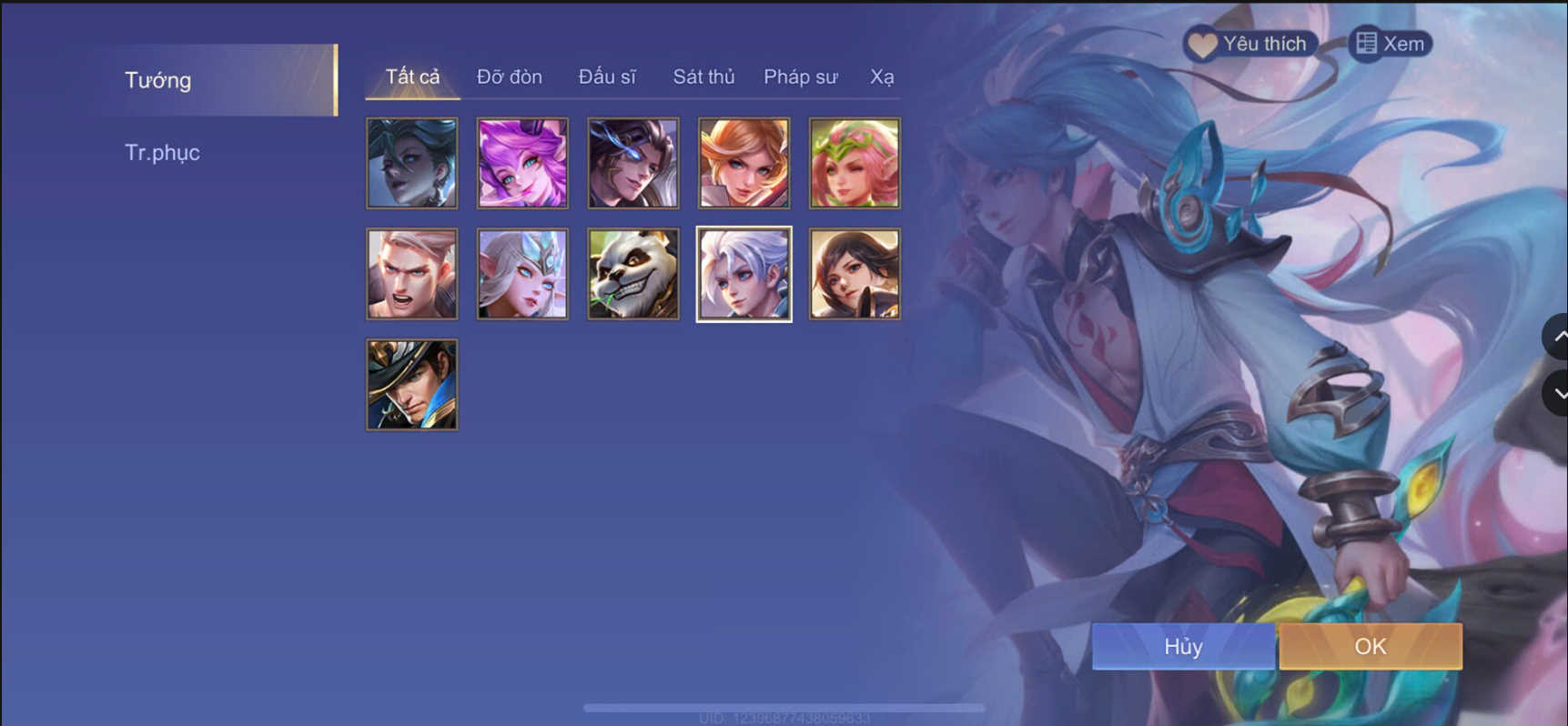
Task: Toggle the Tất cả filter selection
Action: pos(411,76)
